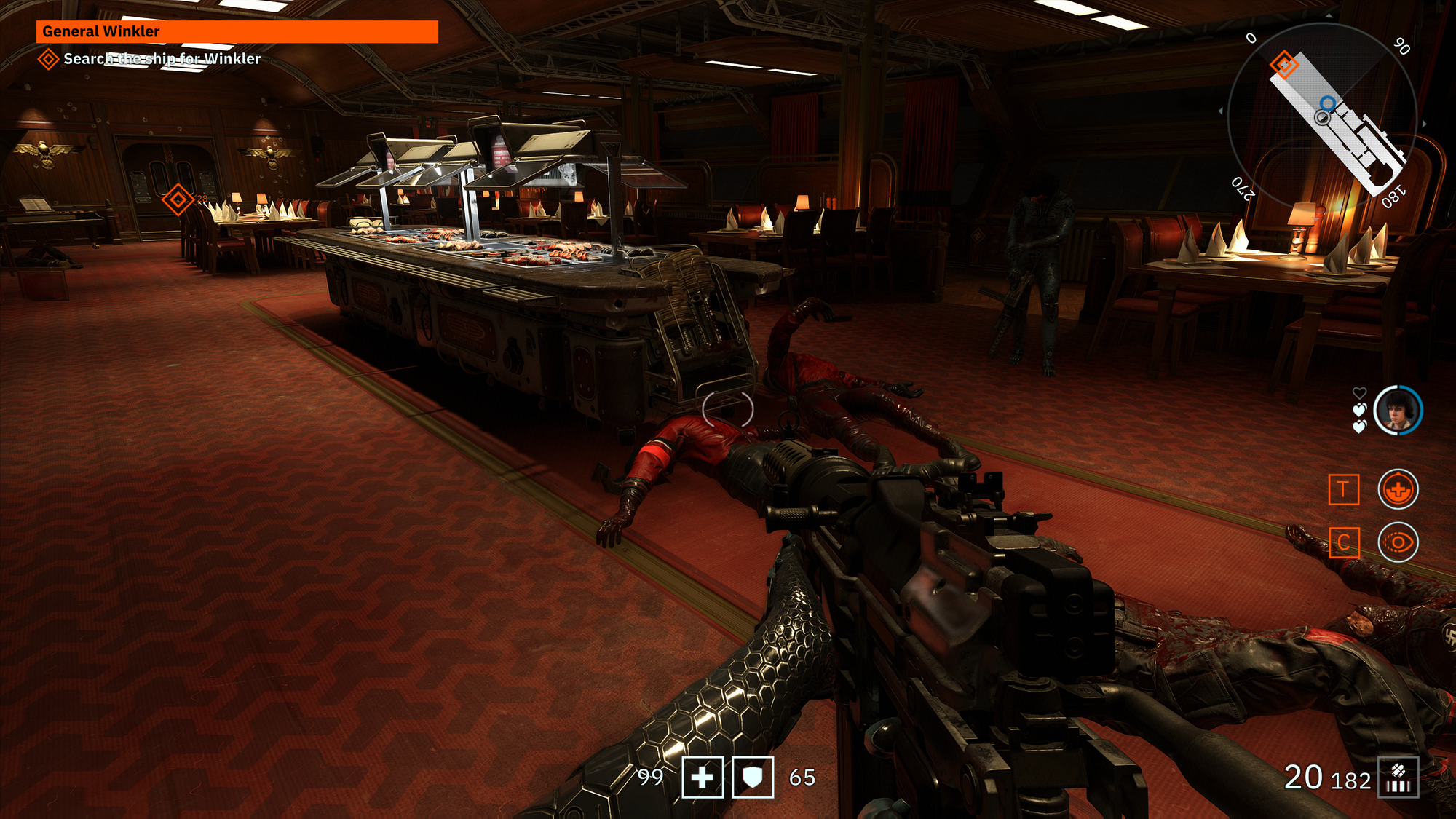The height and width of the screenshot is (819, 1456).
Task: Click the white health cross icon
Action: click(x=703, y=778)
